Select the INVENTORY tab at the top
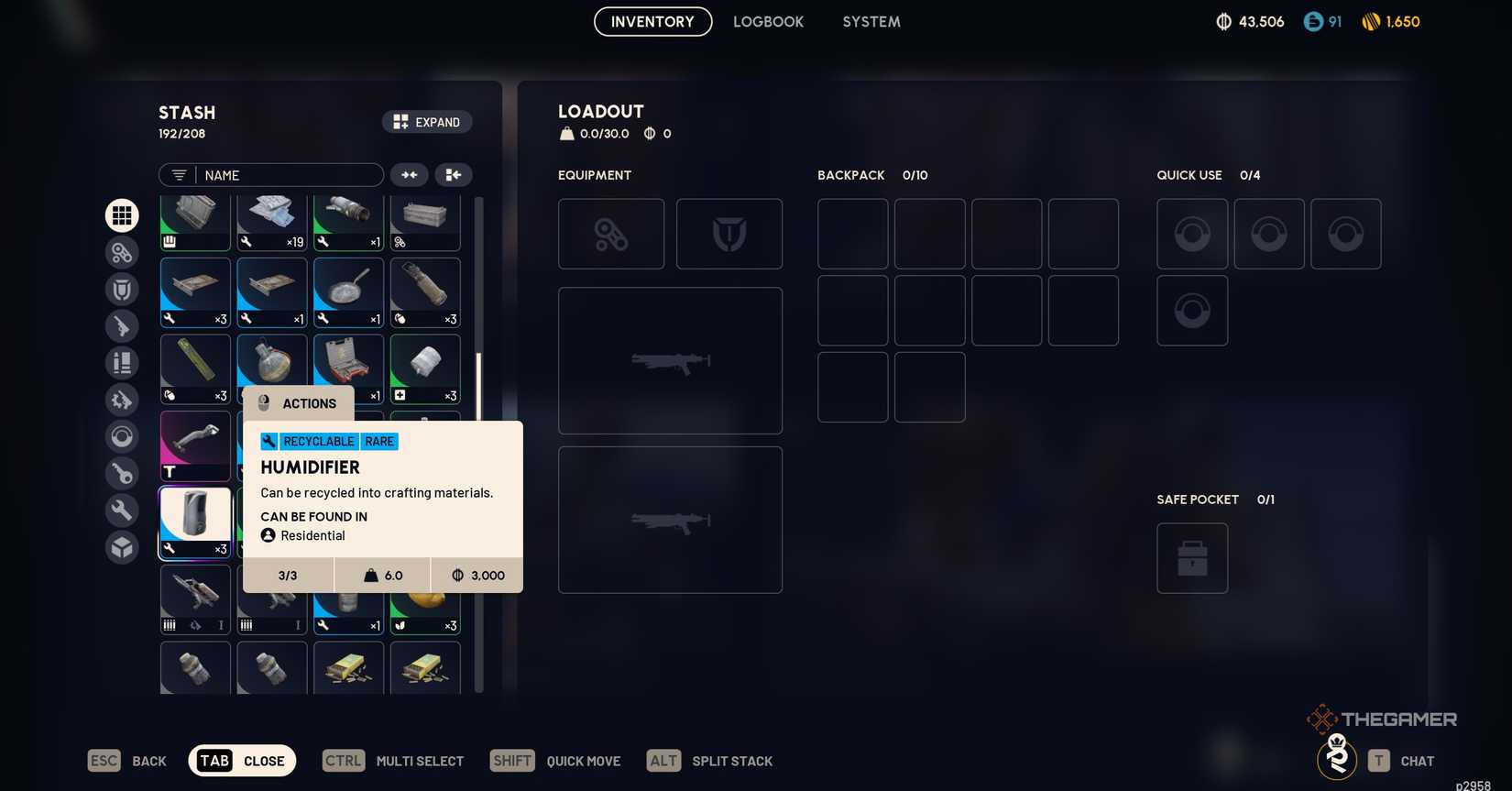Viewport: 1512px width, 791px height. click(x=652, y=21)
